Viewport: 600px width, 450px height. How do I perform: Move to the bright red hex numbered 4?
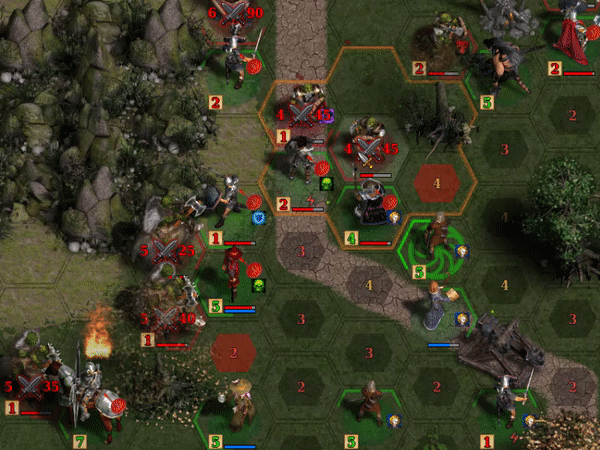437,184
